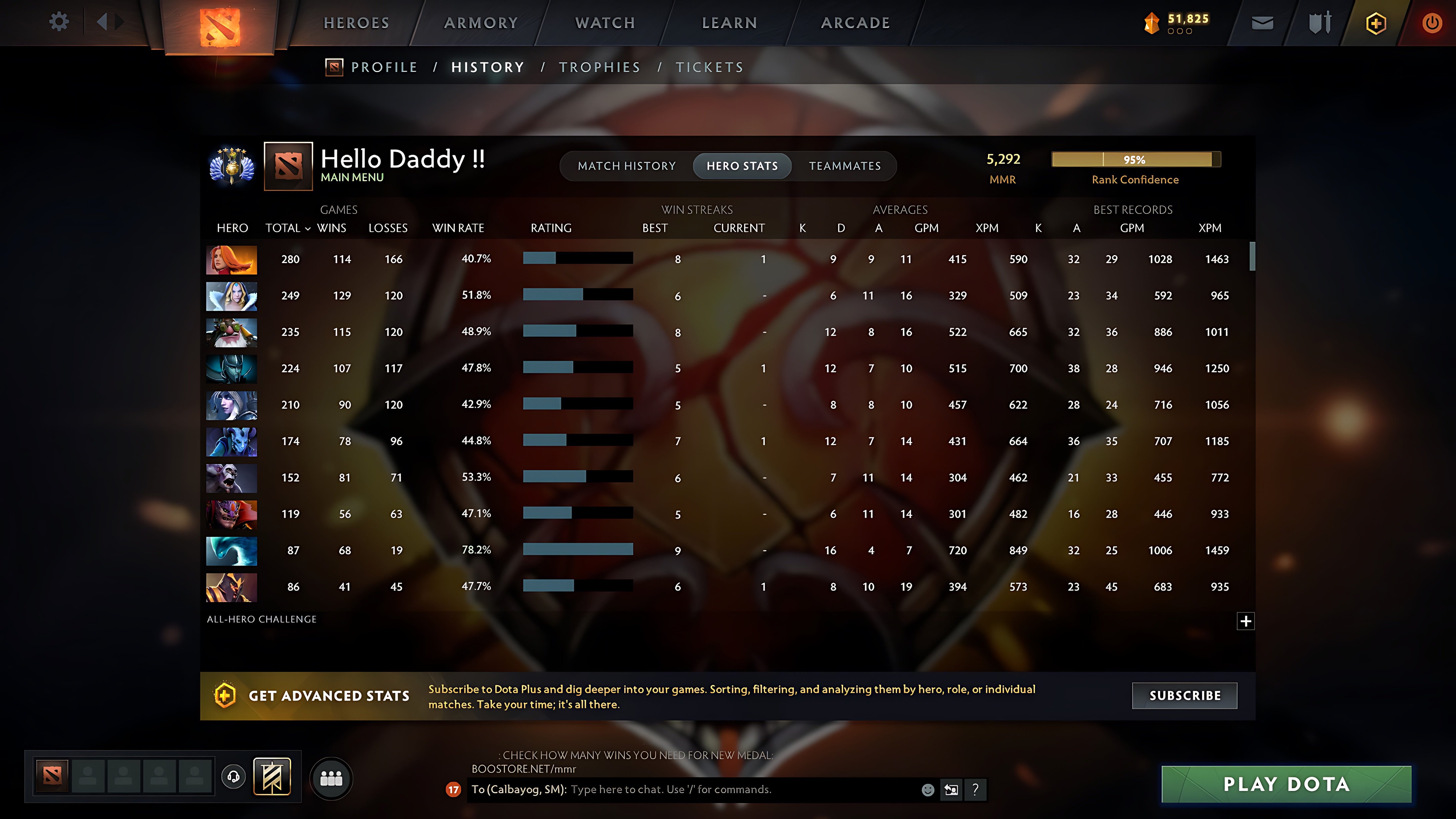Select the whisper reply icon in chat
This screenshot has width=1456, height=819.
pos(951,790)
